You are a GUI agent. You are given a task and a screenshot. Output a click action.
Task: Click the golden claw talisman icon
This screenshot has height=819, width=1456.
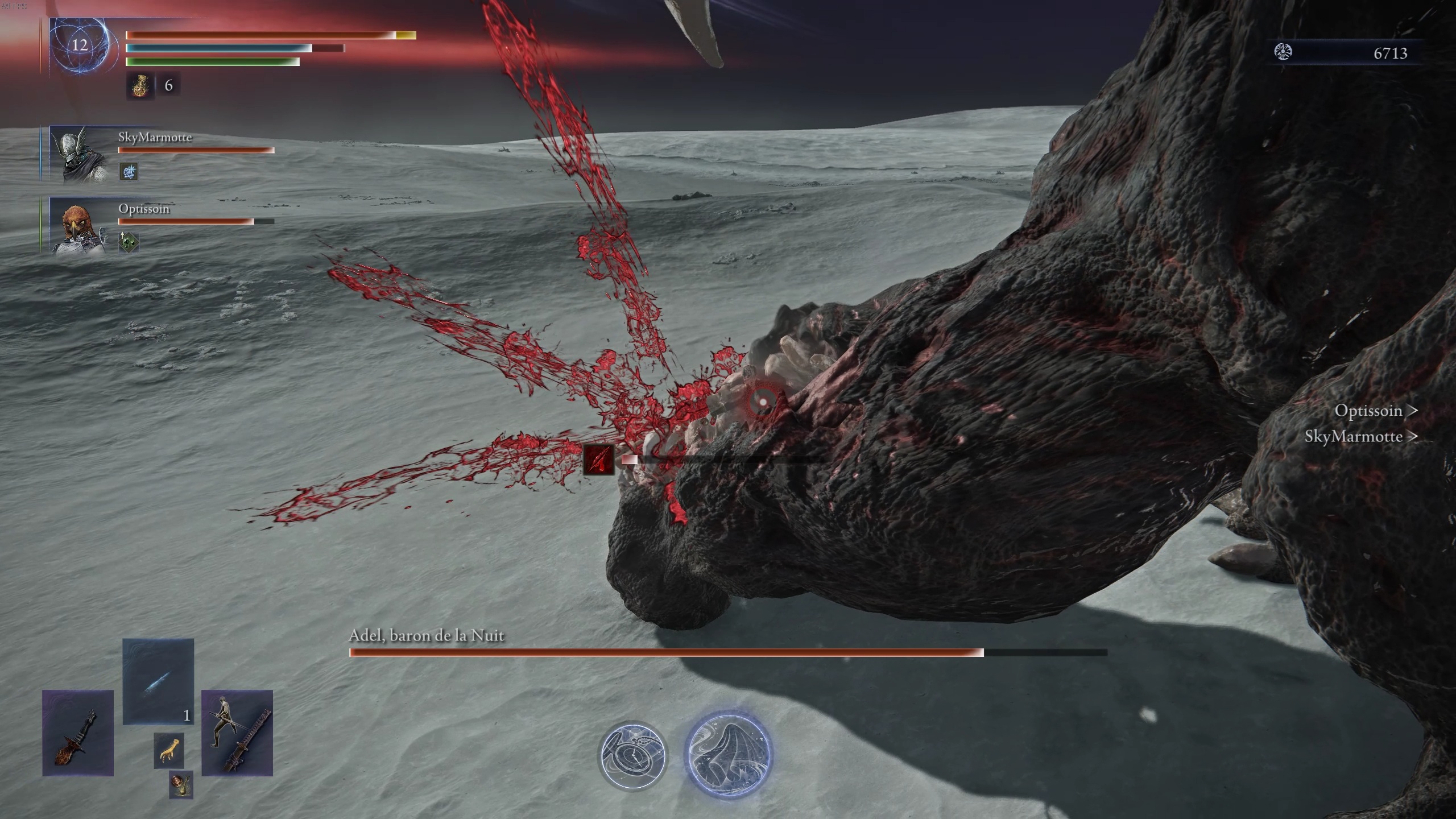click(169, 750)
